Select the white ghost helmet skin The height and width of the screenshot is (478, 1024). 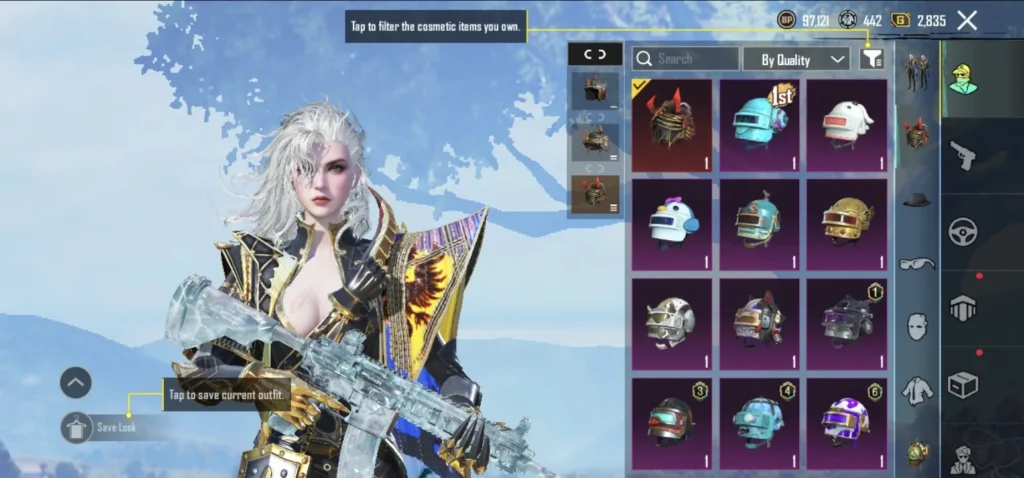pyautogui.click(x=846, y=126)
